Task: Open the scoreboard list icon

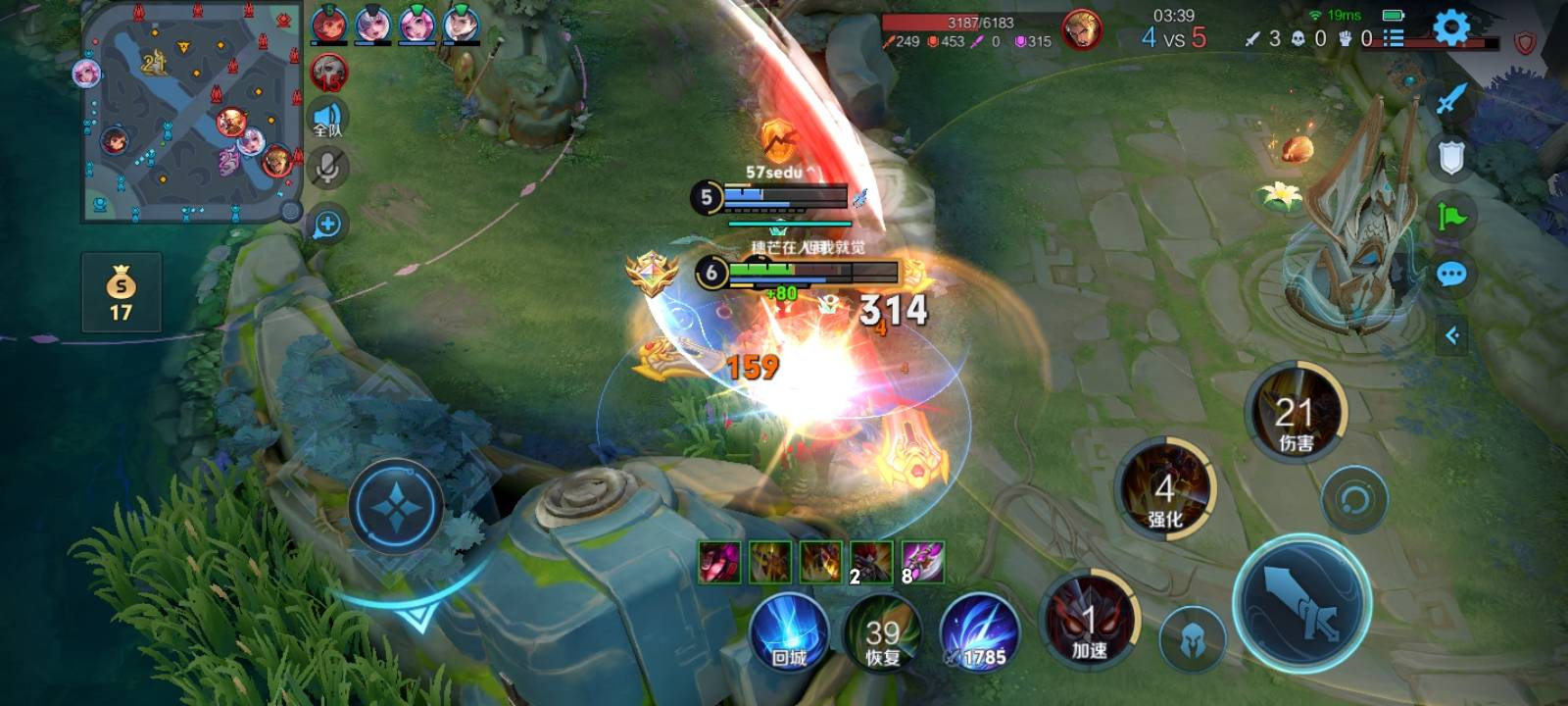Action: [x=1393, y=38]
